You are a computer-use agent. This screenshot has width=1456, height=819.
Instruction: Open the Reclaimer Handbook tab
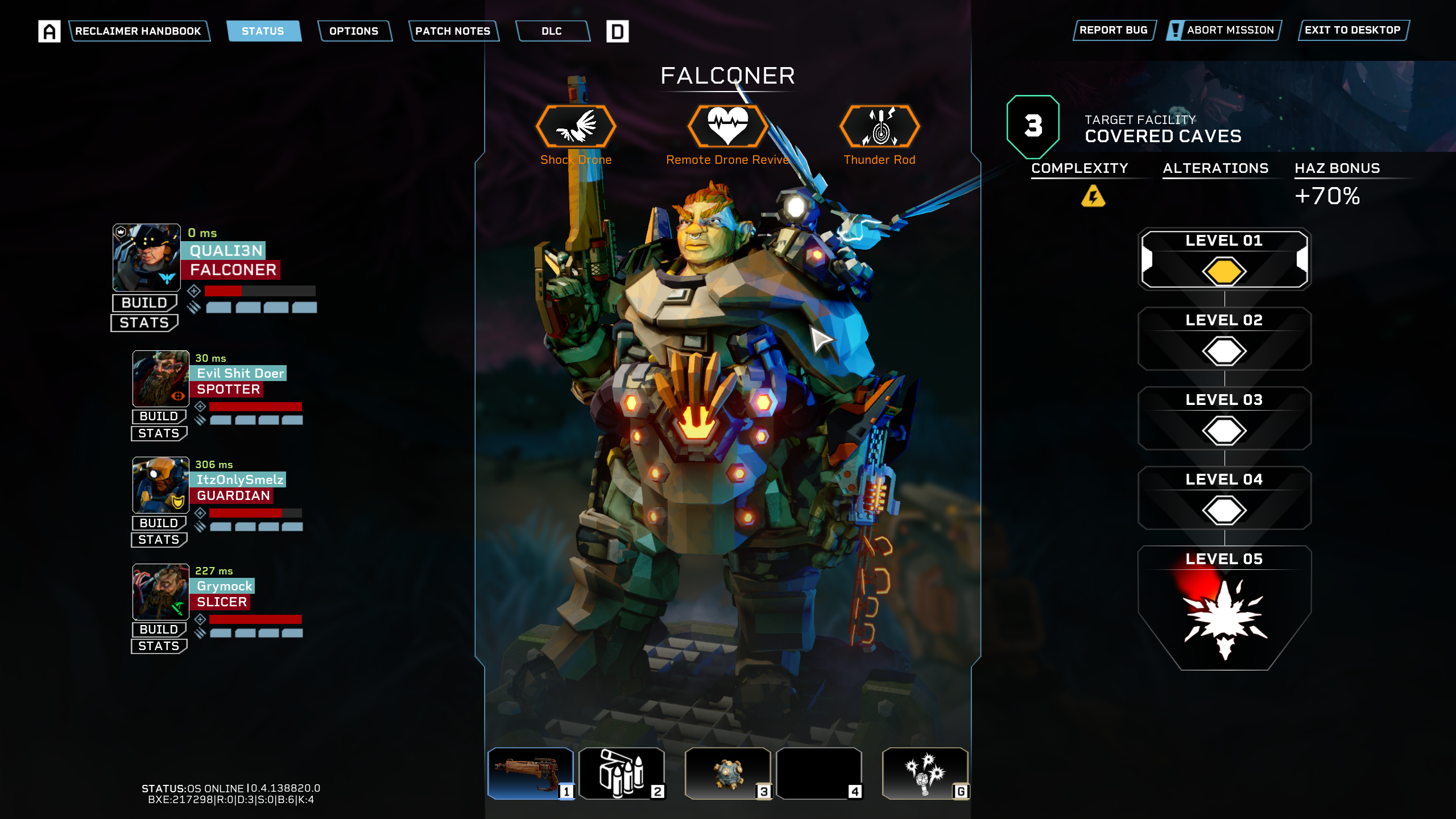pyautogui.click(x=138, y=31)
